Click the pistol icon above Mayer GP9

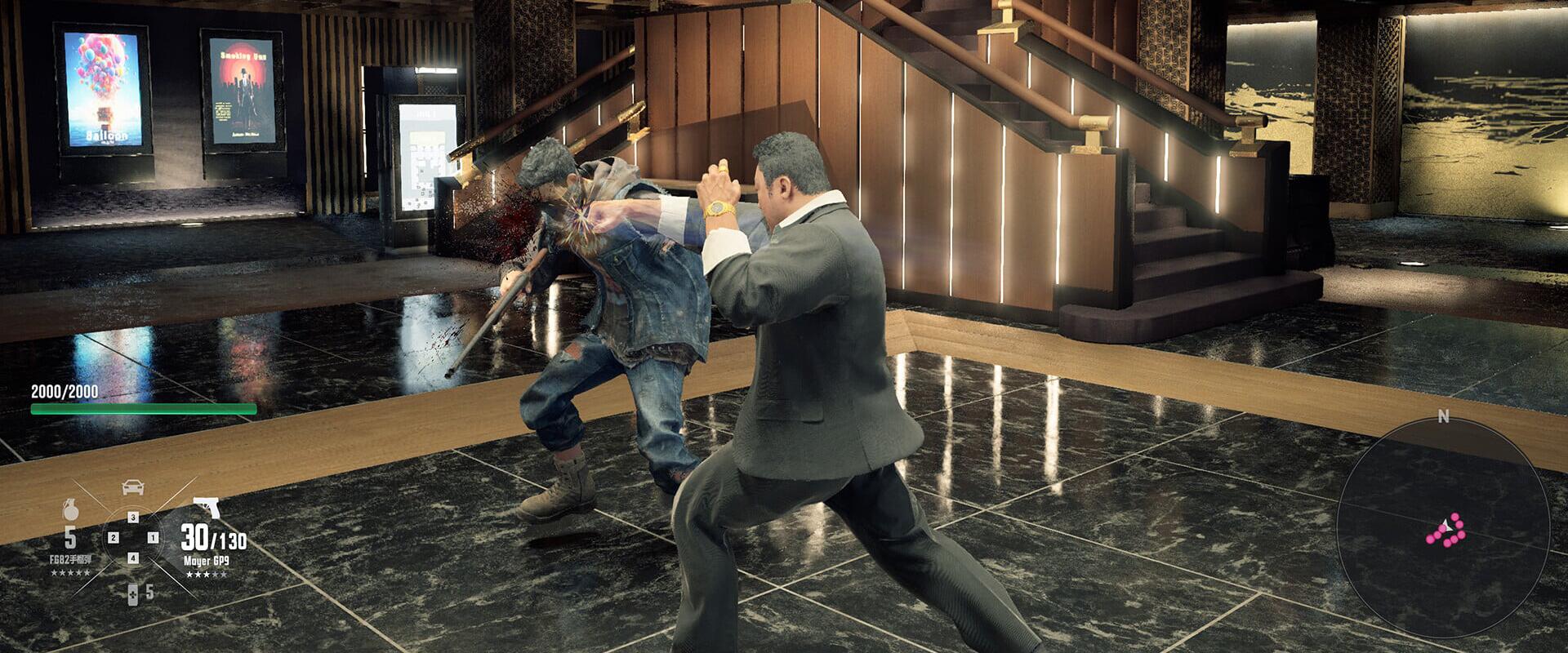tap(207, 508)
